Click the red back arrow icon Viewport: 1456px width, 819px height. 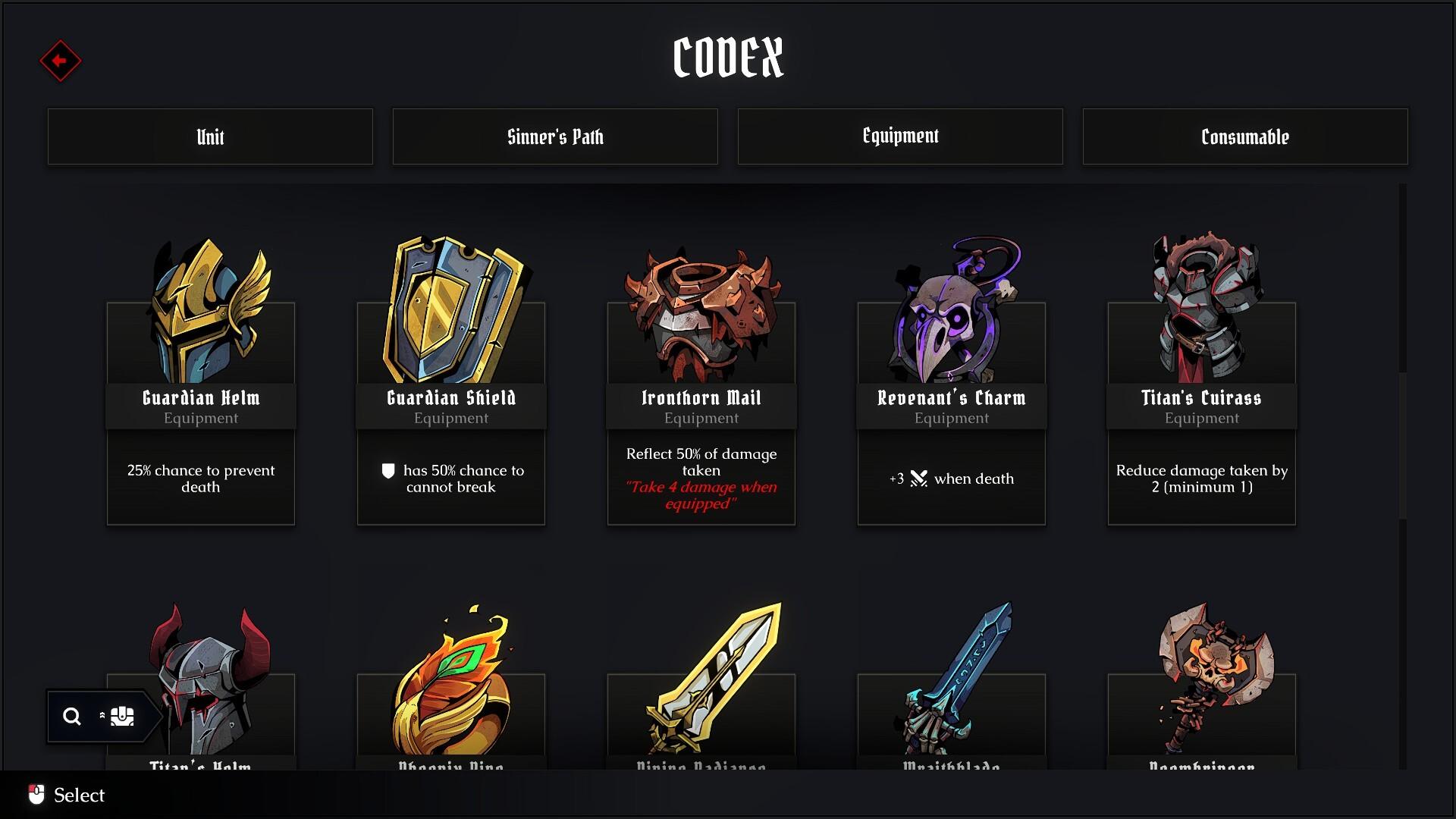tap(60, 61)
